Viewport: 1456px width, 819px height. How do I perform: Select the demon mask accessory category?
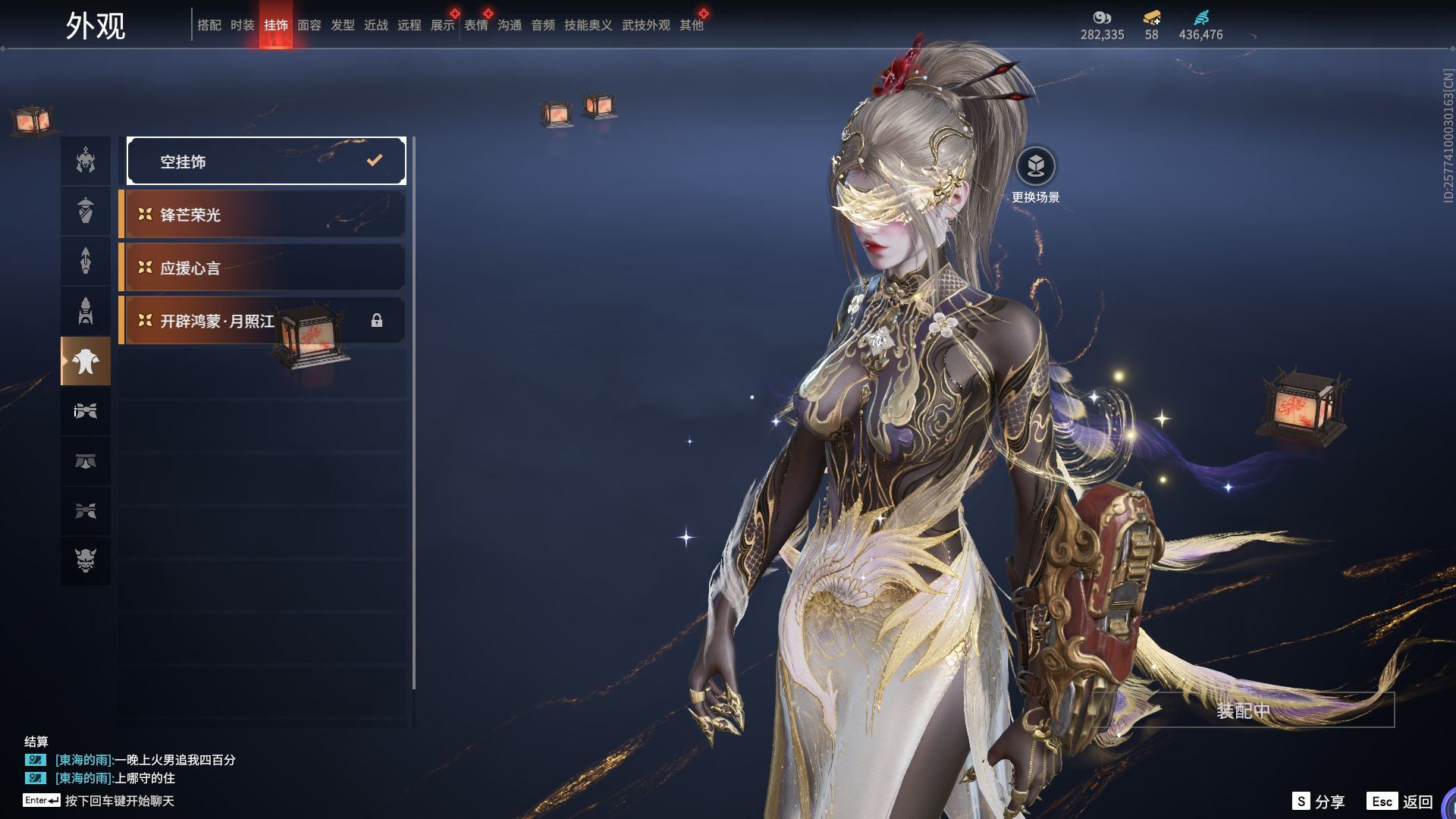click(x=86, y=560)
